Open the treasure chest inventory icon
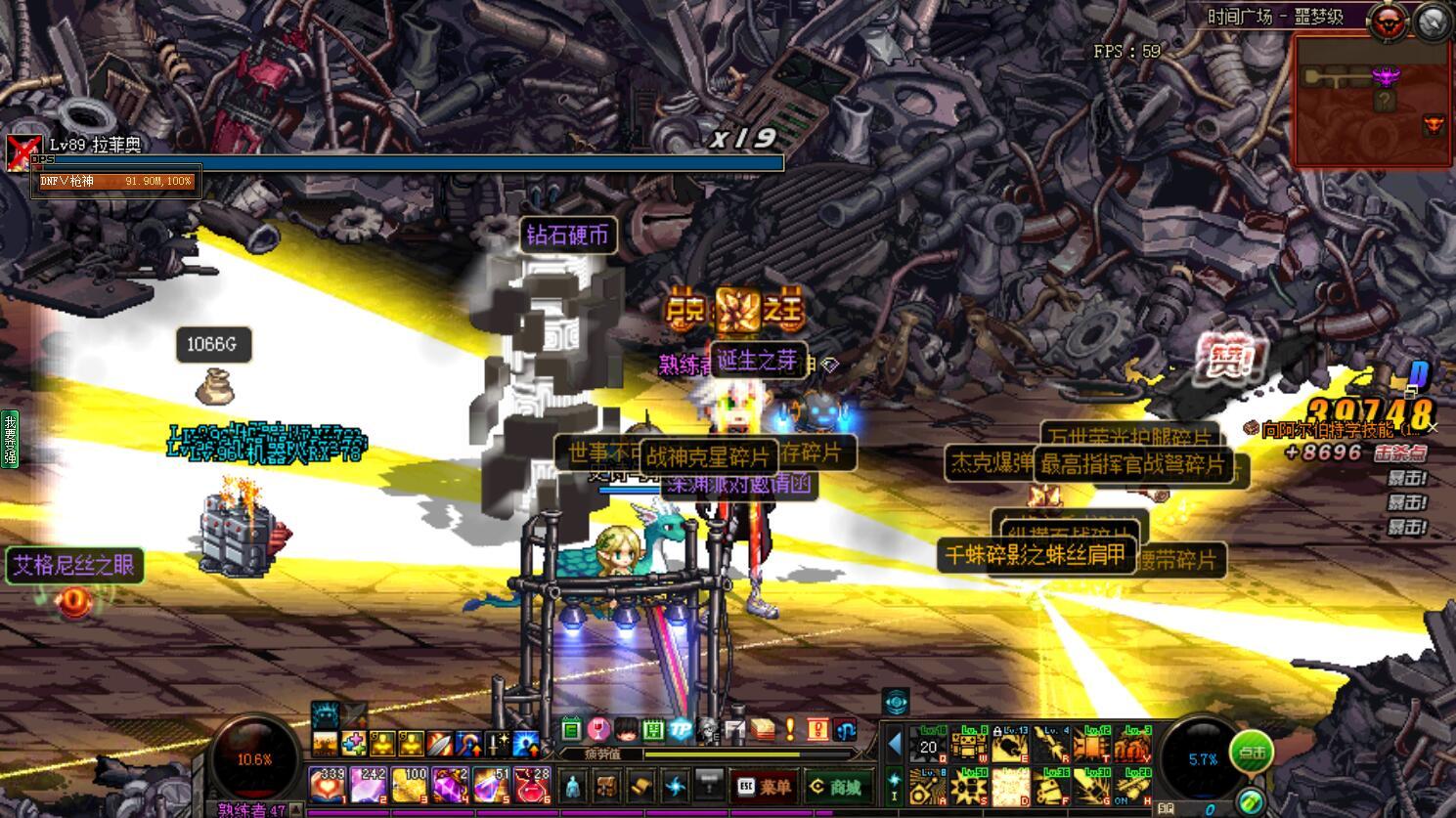Image resolution: width=1456 pixels, height=818 pixels. [x=606, y=786]
